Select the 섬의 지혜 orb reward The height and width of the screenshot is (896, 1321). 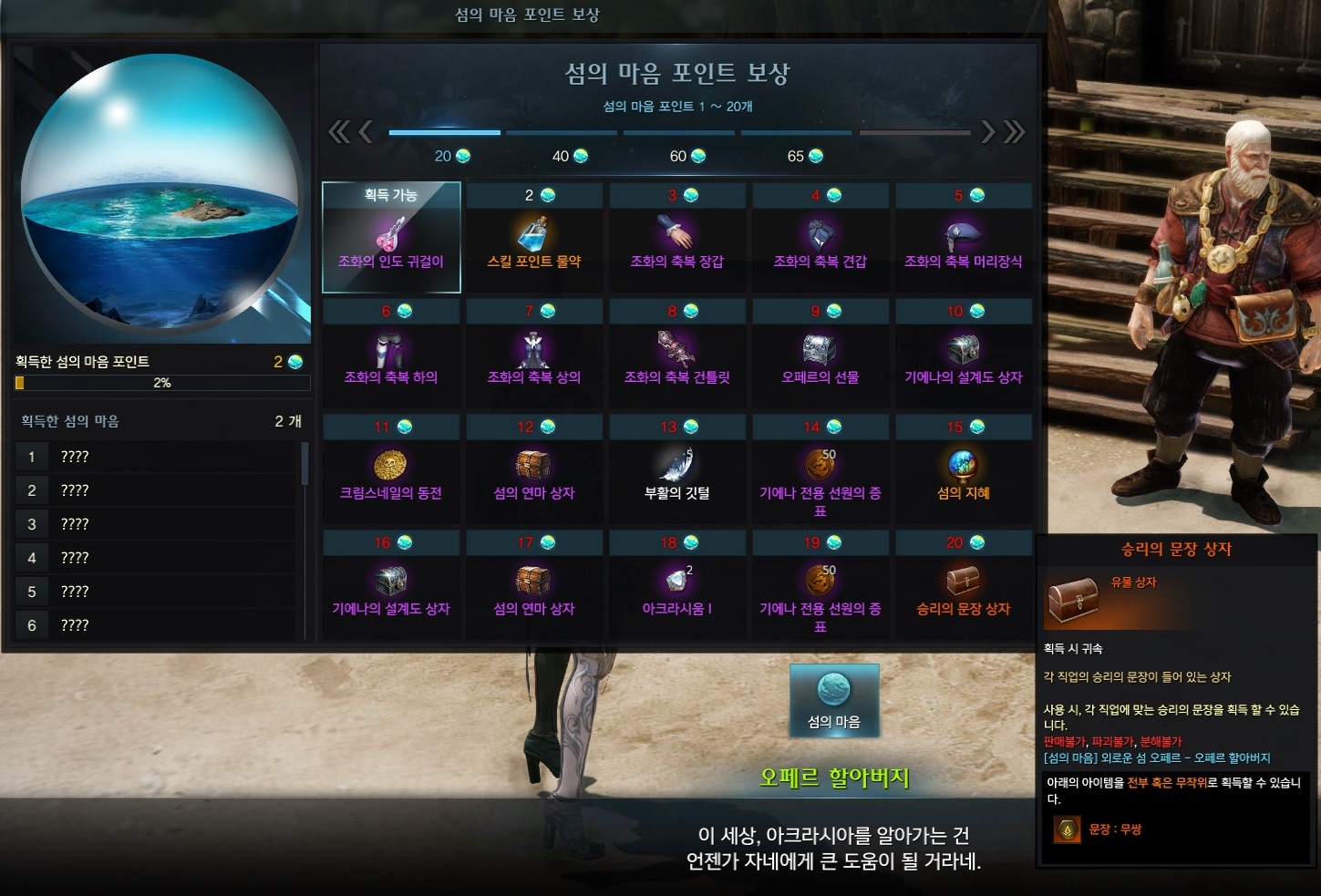[x=963, y=469]
